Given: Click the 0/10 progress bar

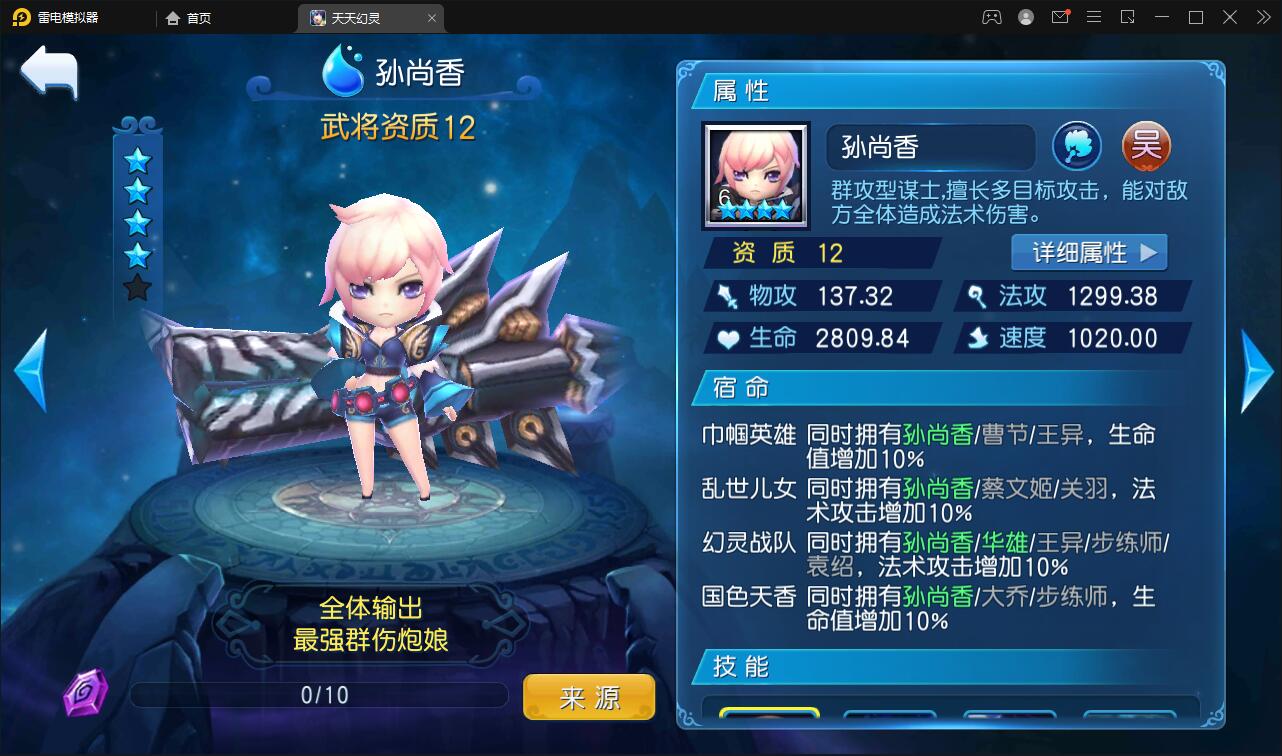Looking at the screenshot, I should click(322, 694).
